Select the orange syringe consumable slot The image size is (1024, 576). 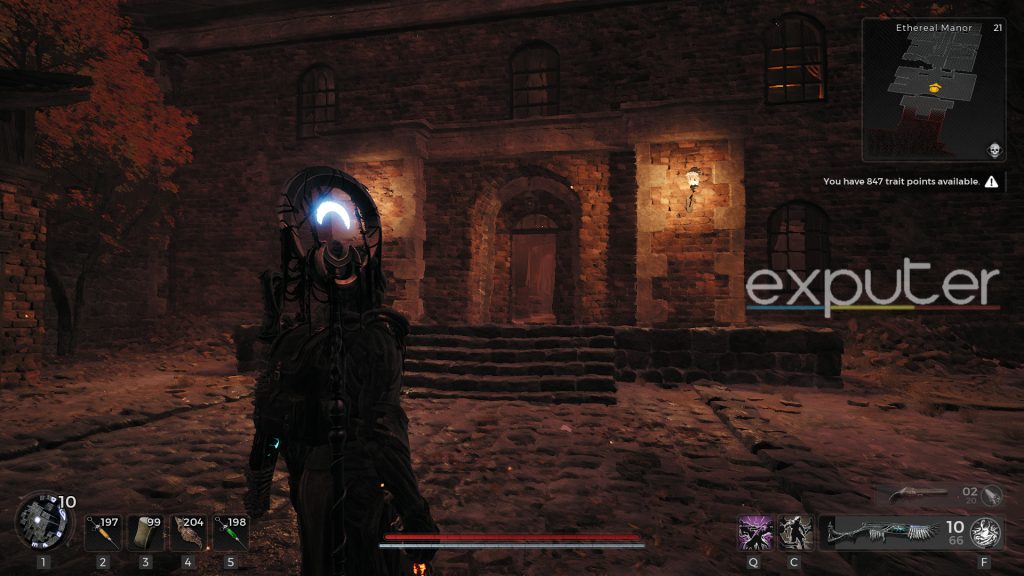103,532
